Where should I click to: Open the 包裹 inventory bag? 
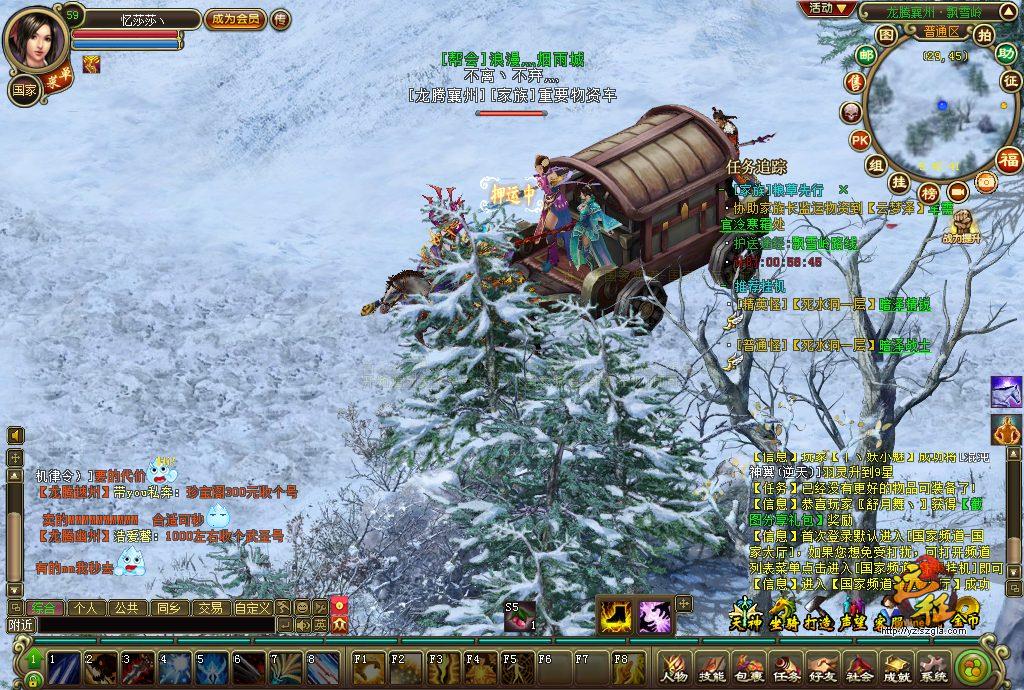748,666
